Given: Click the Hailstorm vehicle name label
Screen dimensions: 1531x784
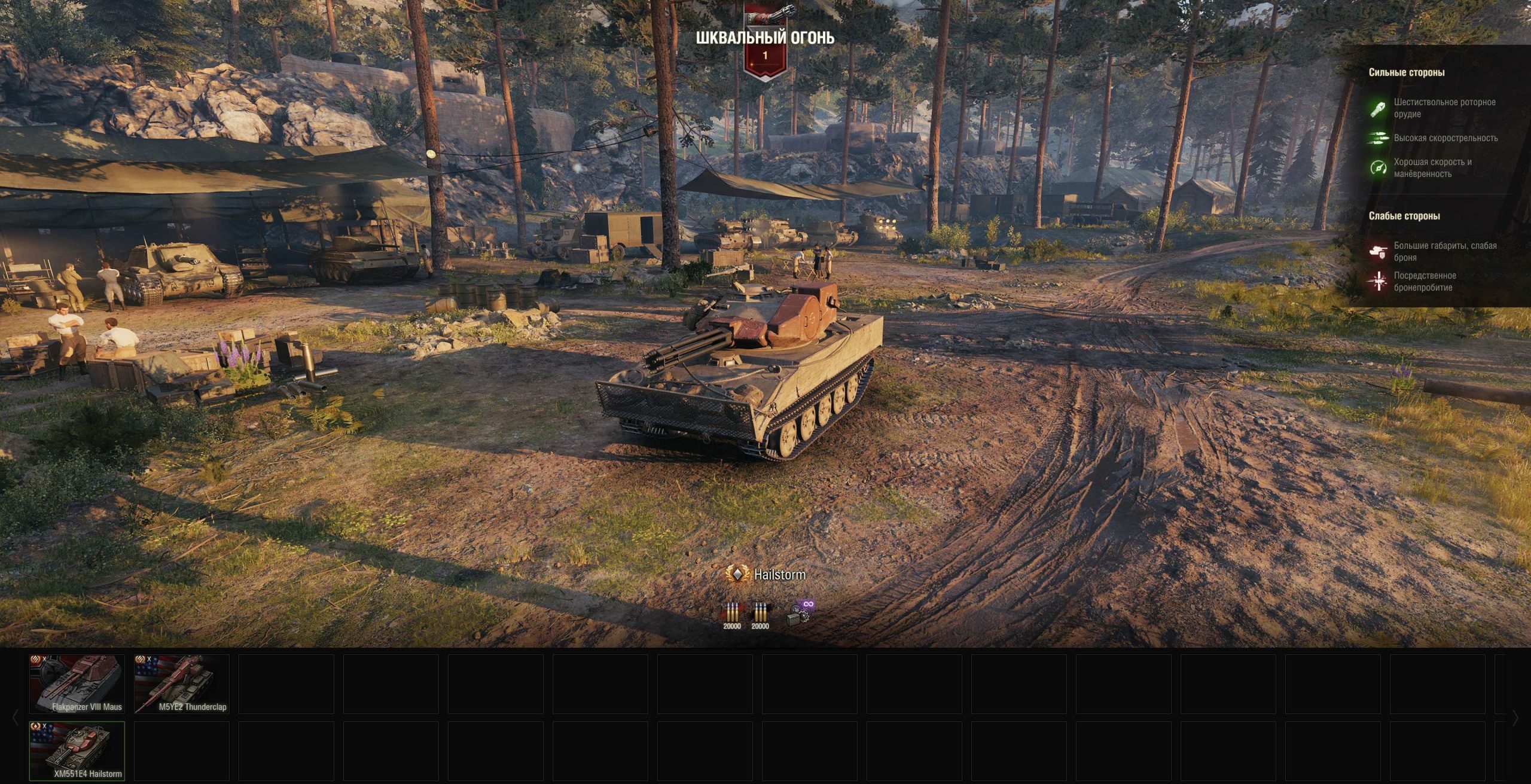Looking at the screenshot, I should click(x=779, y=575).
